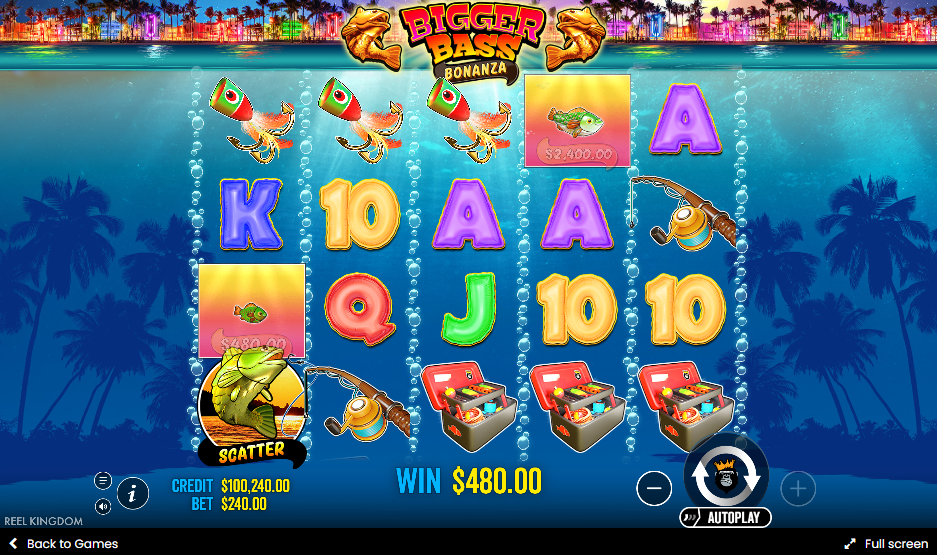Go Back to Games
937x555 pixels.
(63, 544)
